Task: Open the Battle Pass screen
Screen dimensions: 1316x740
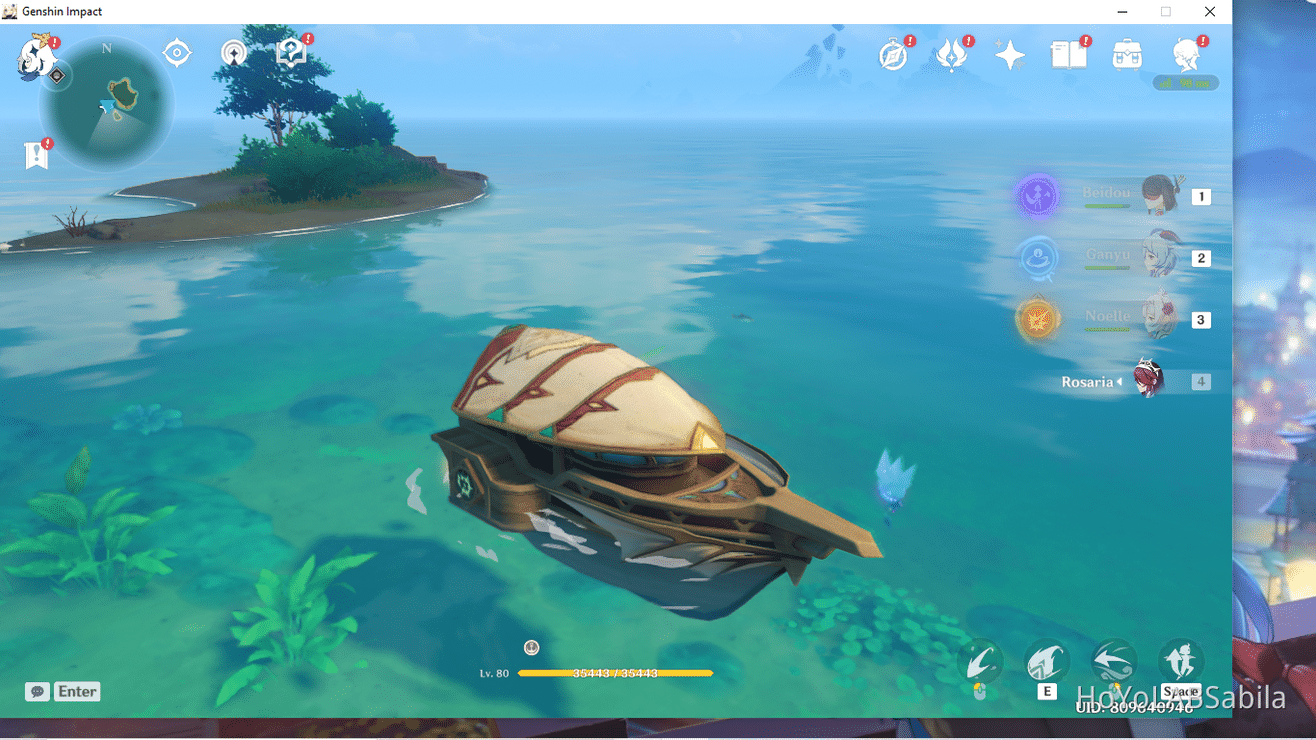Action: click(x=951, y=55)
